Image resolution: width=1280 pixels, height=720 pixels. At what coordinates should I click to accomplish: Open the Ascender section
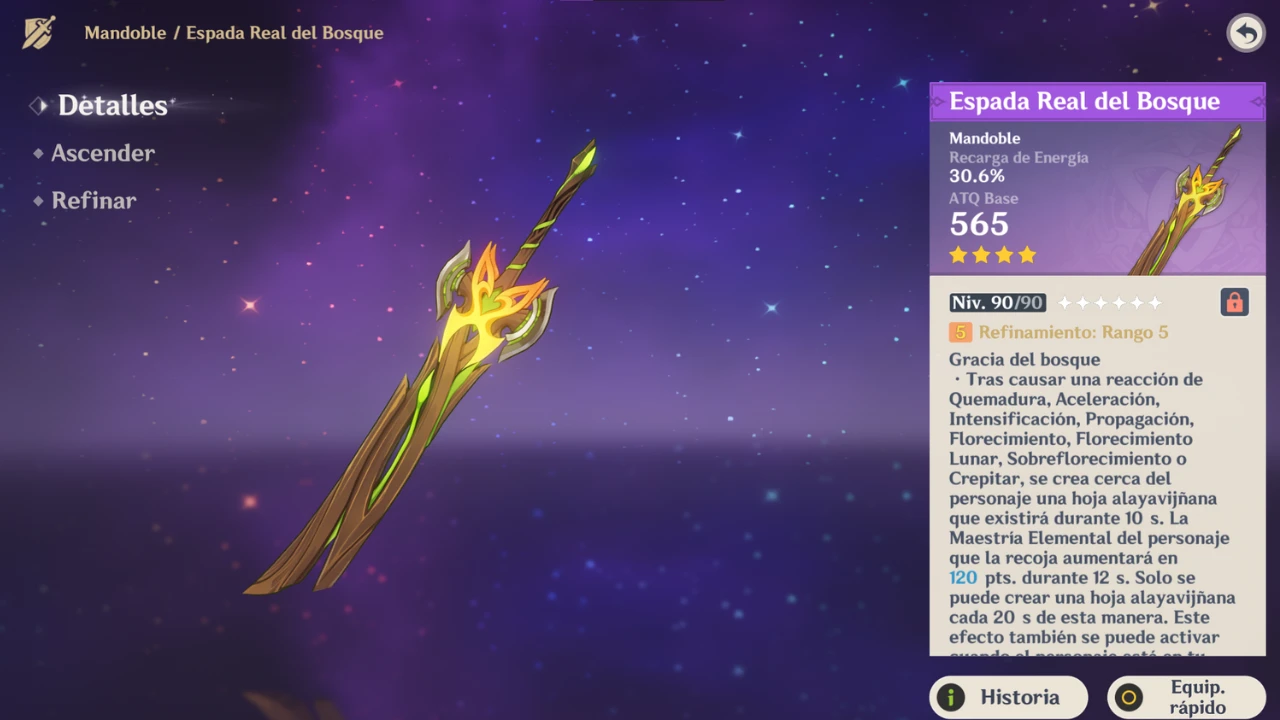tap(102, 153)
